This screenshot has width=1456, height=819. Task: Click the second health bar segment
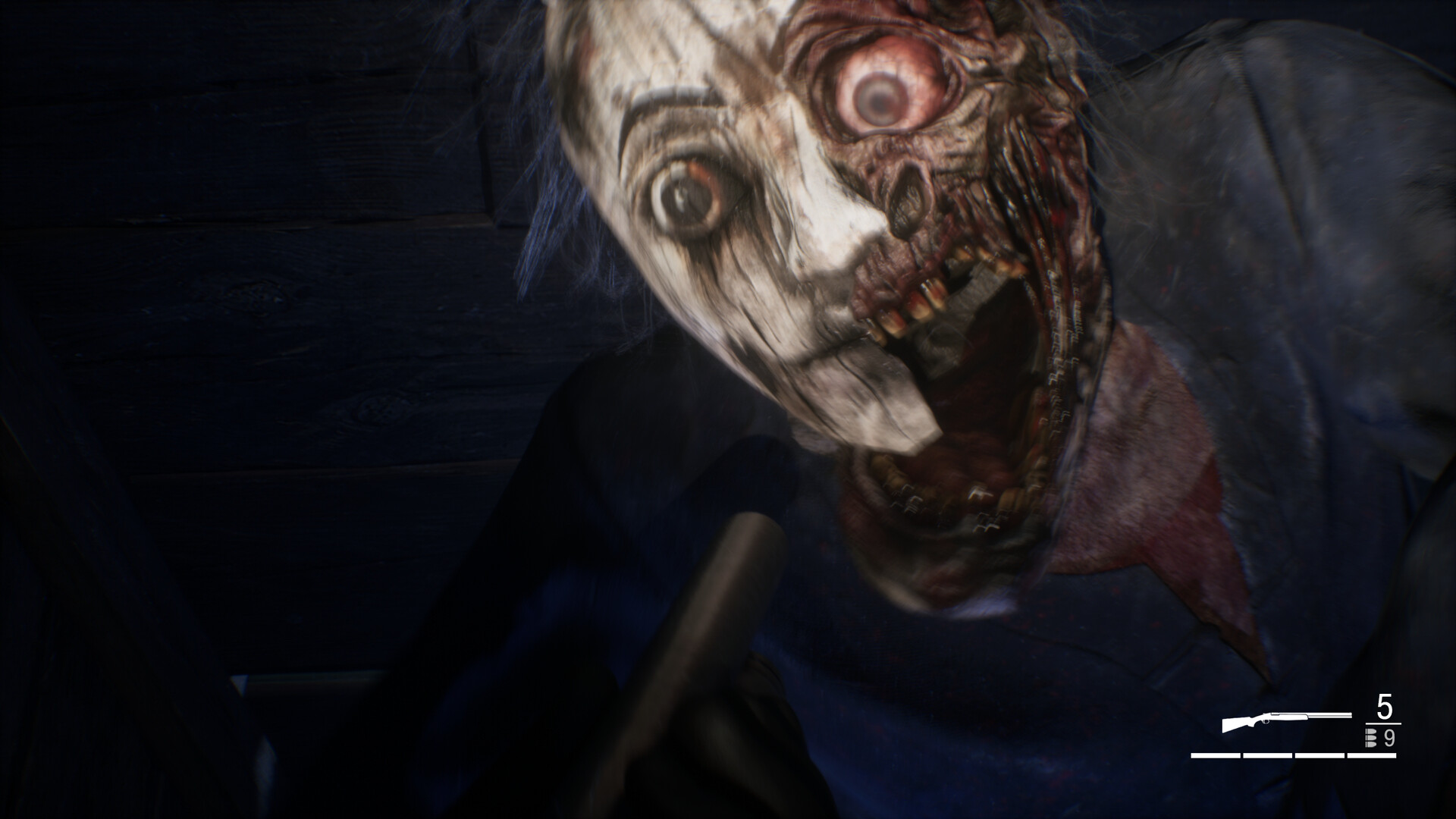(1268, 756)
